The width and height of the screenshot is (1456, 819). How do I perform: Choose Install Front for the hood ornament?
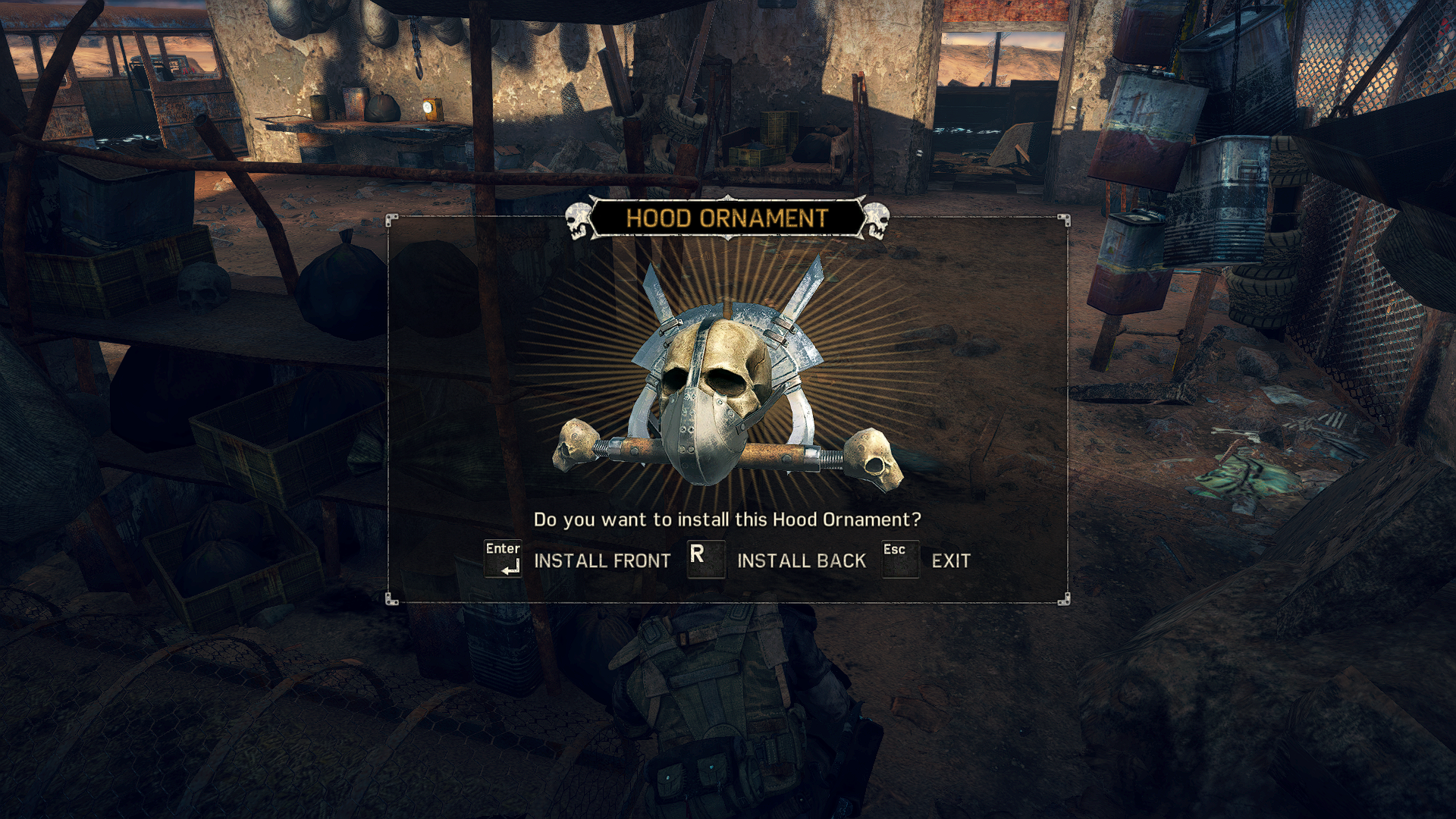[x=601, y=560]
